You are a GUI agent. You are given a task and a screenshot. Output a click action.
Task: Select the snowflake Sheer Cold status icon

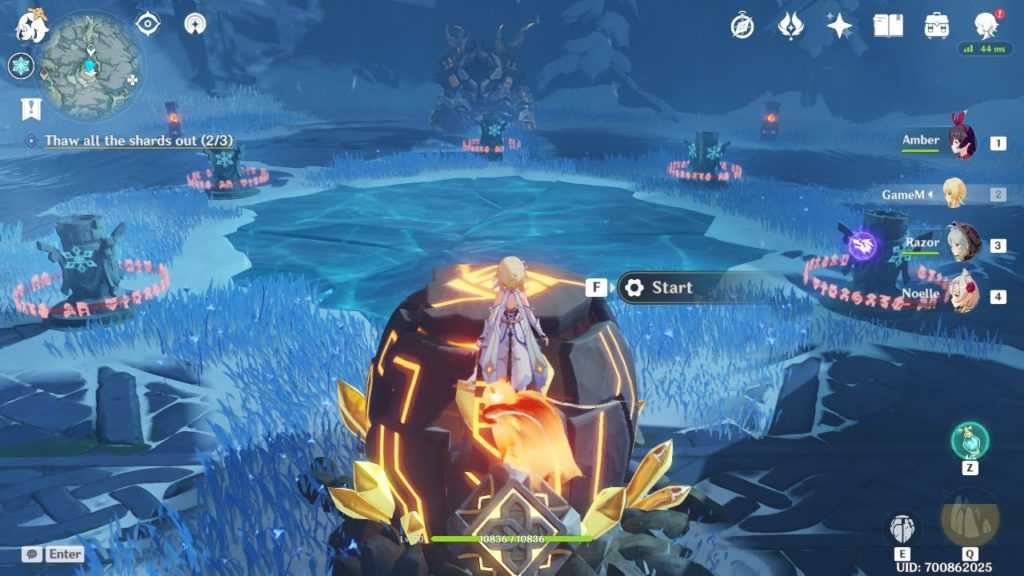[20, 66]
